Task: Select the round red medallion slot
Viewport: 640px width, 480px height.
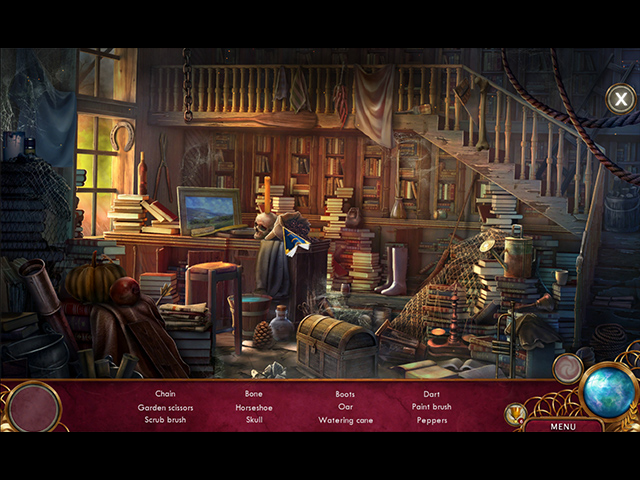Action: 34,408
